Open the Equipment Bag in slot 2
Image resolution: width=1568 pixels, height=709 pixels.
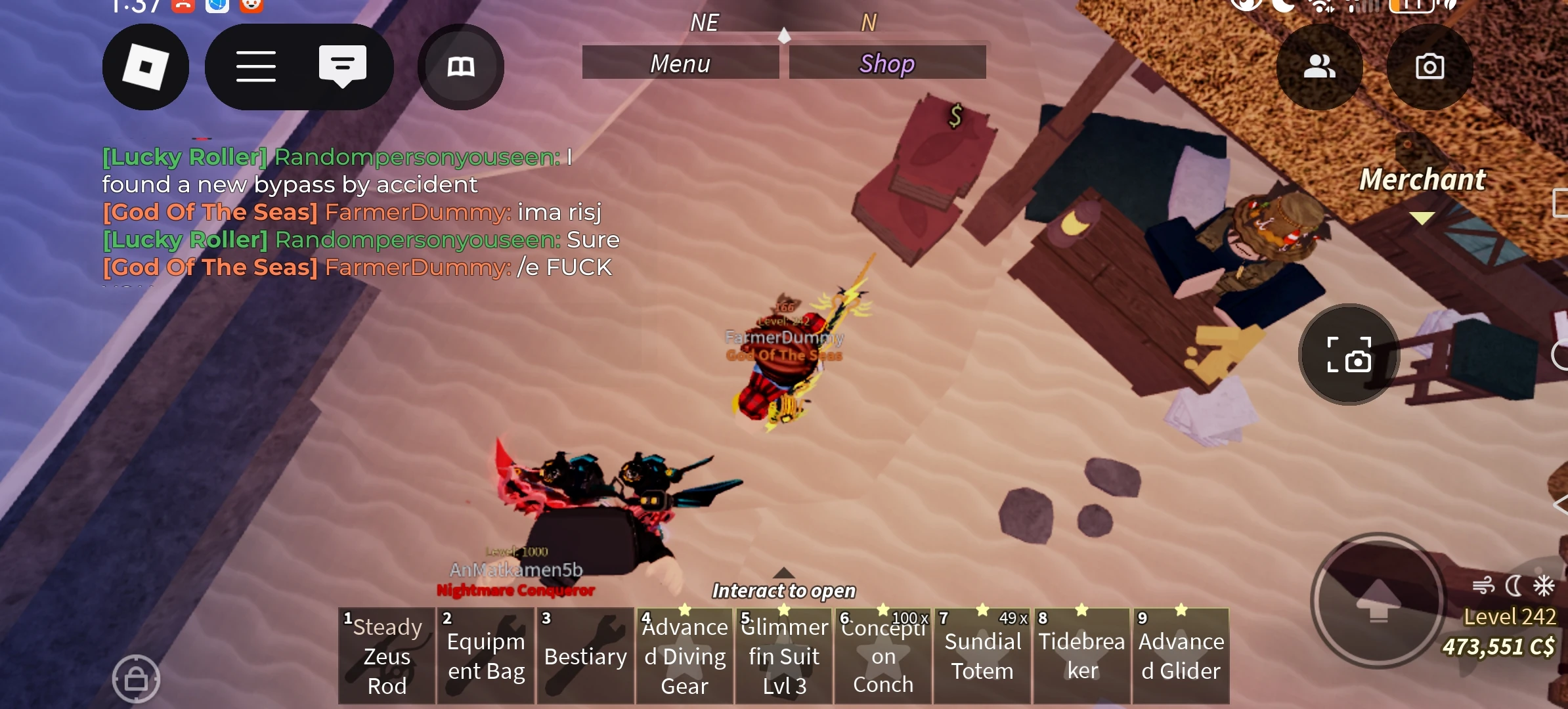point(485,655)
